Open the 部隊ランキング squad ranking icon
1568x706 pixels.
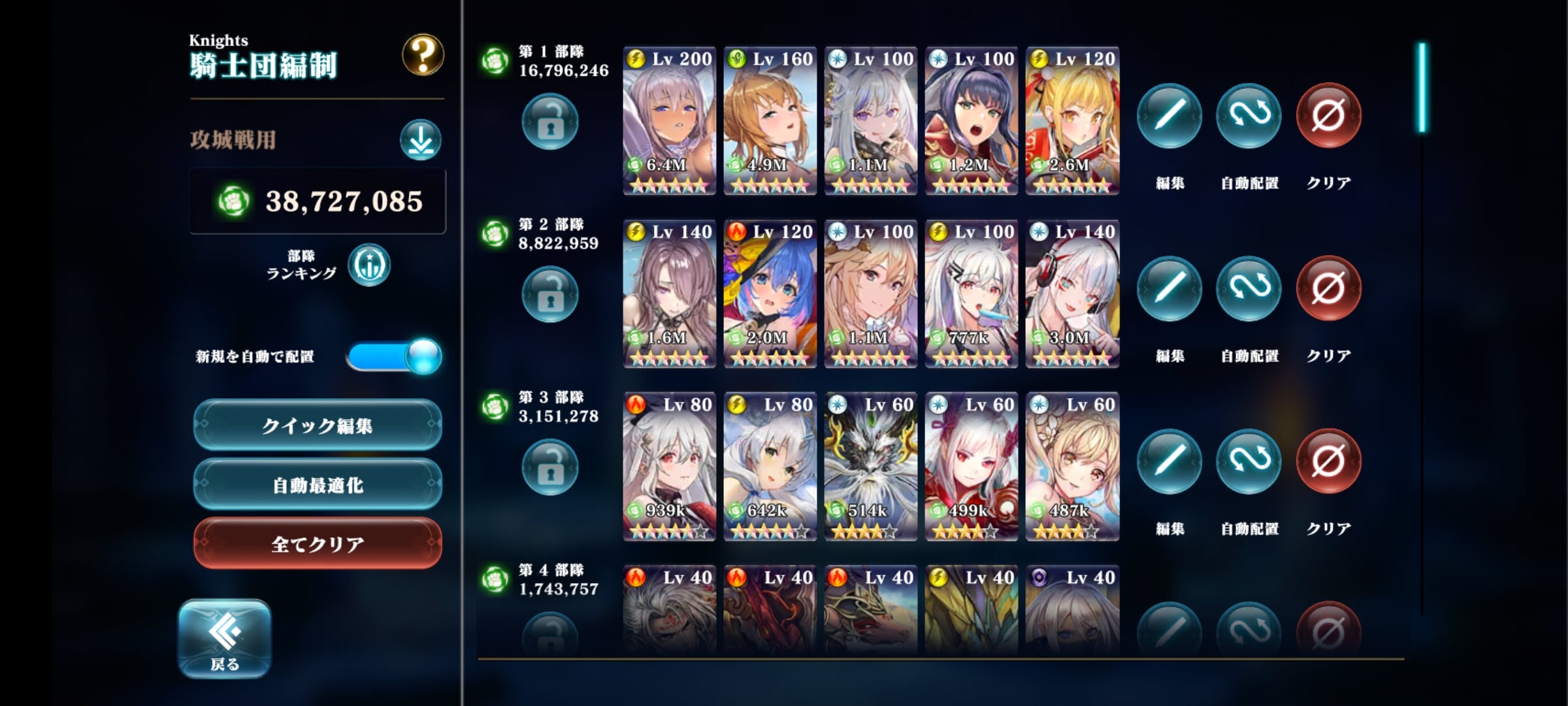point(369,265)
